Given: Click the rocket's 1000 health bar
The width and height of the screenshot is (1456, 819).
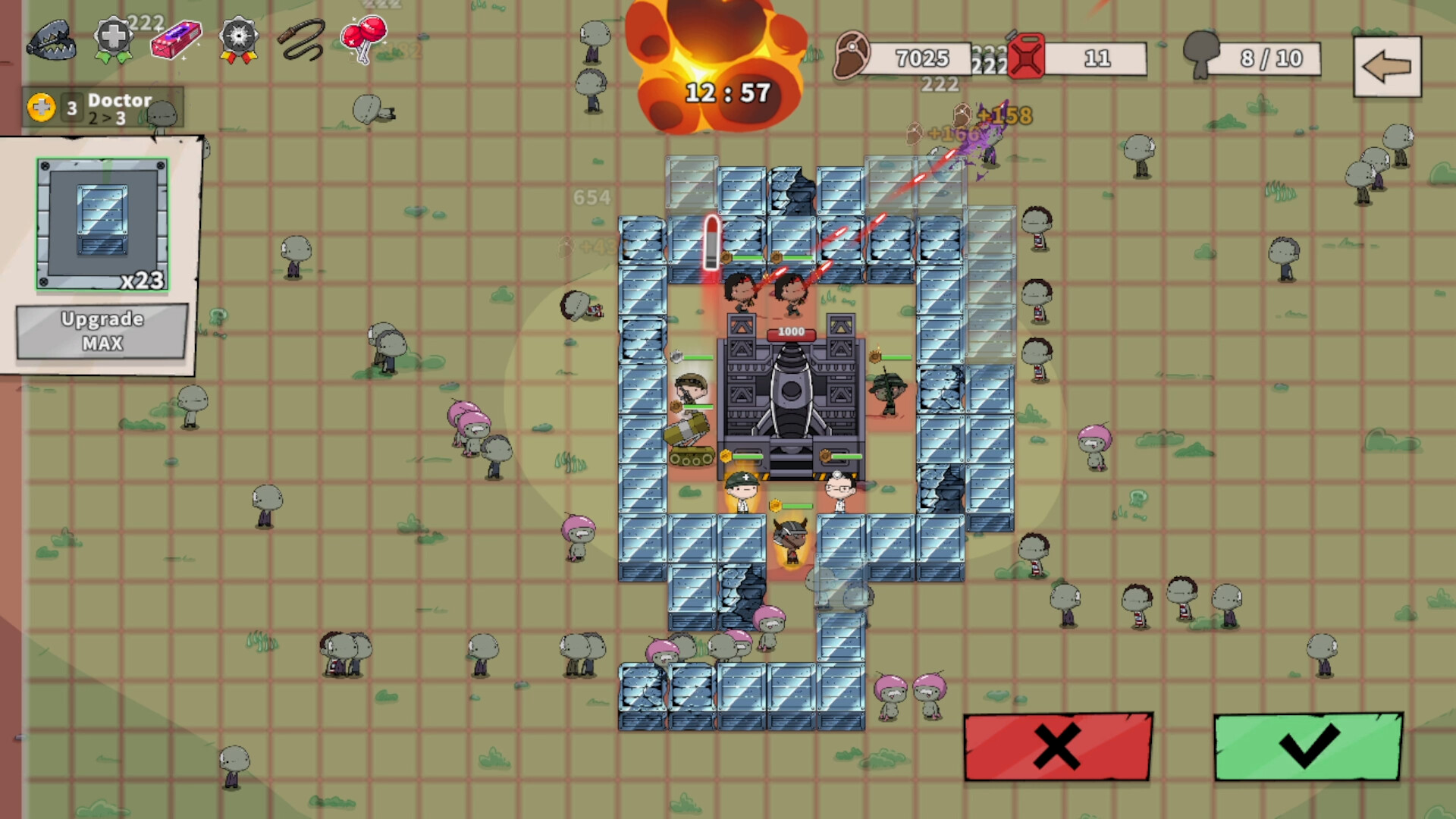Looking at the screenshot, I should pyautogui.click(x=792, y=331).
